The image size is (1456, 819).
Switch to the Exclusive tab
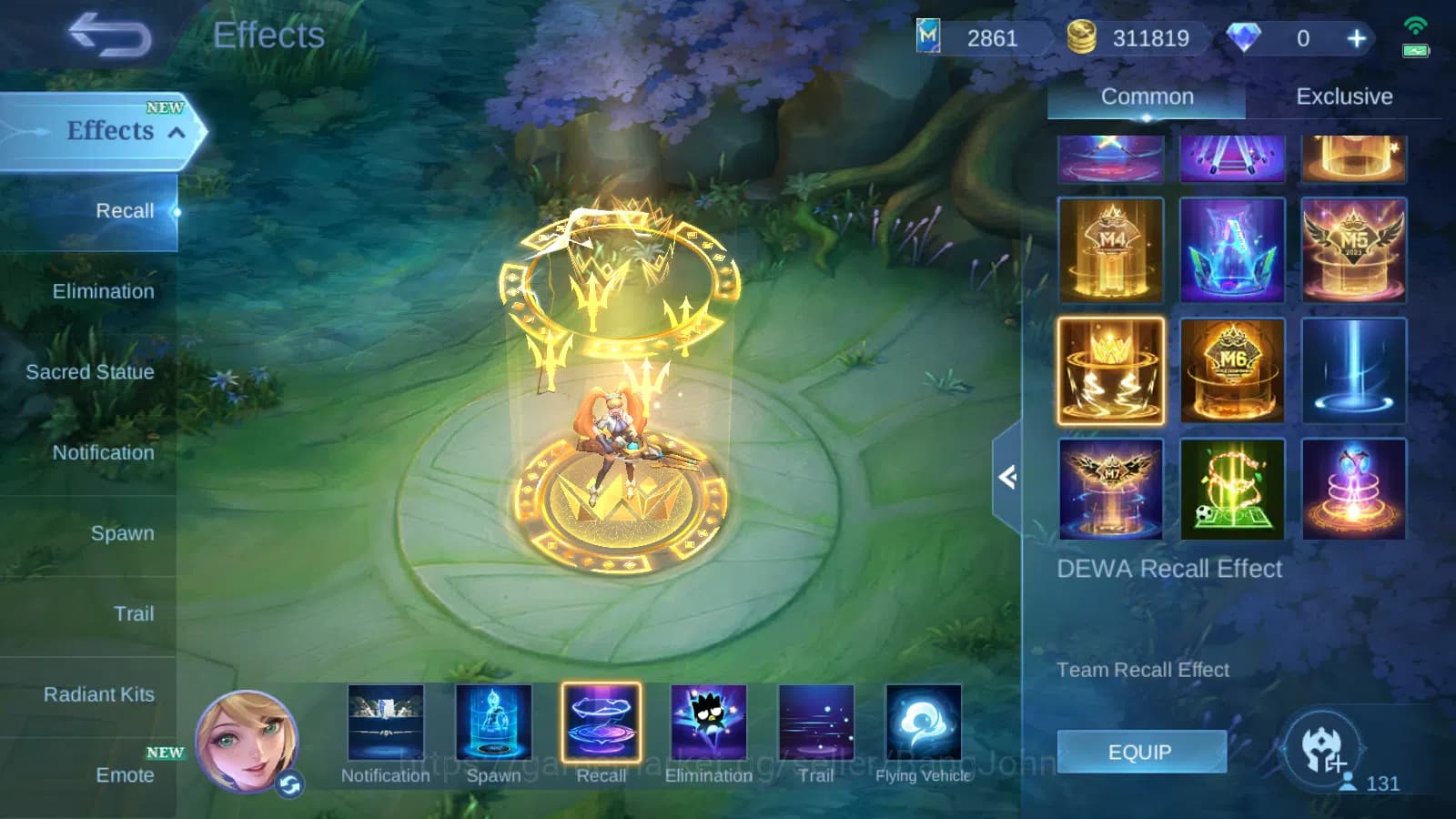coord(1345,96)
